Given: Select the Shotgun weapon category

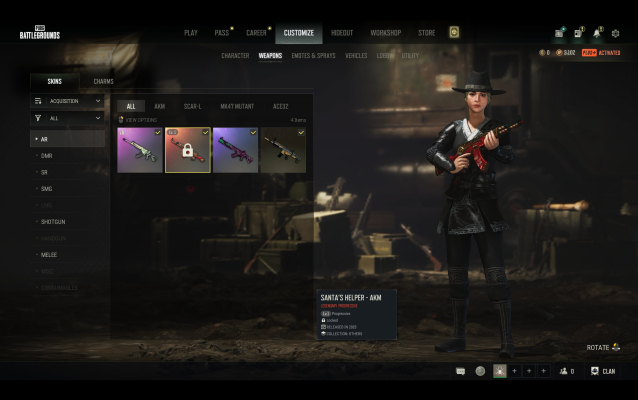Looking at the screenshot, I should coord(53,221).
